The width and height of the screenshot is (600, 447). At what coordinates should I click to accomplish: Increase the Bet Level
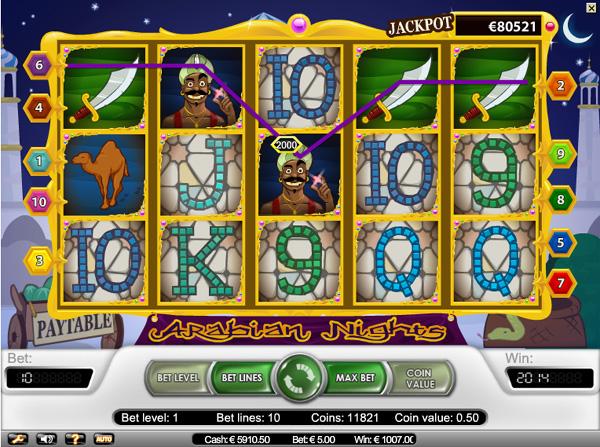180,378
